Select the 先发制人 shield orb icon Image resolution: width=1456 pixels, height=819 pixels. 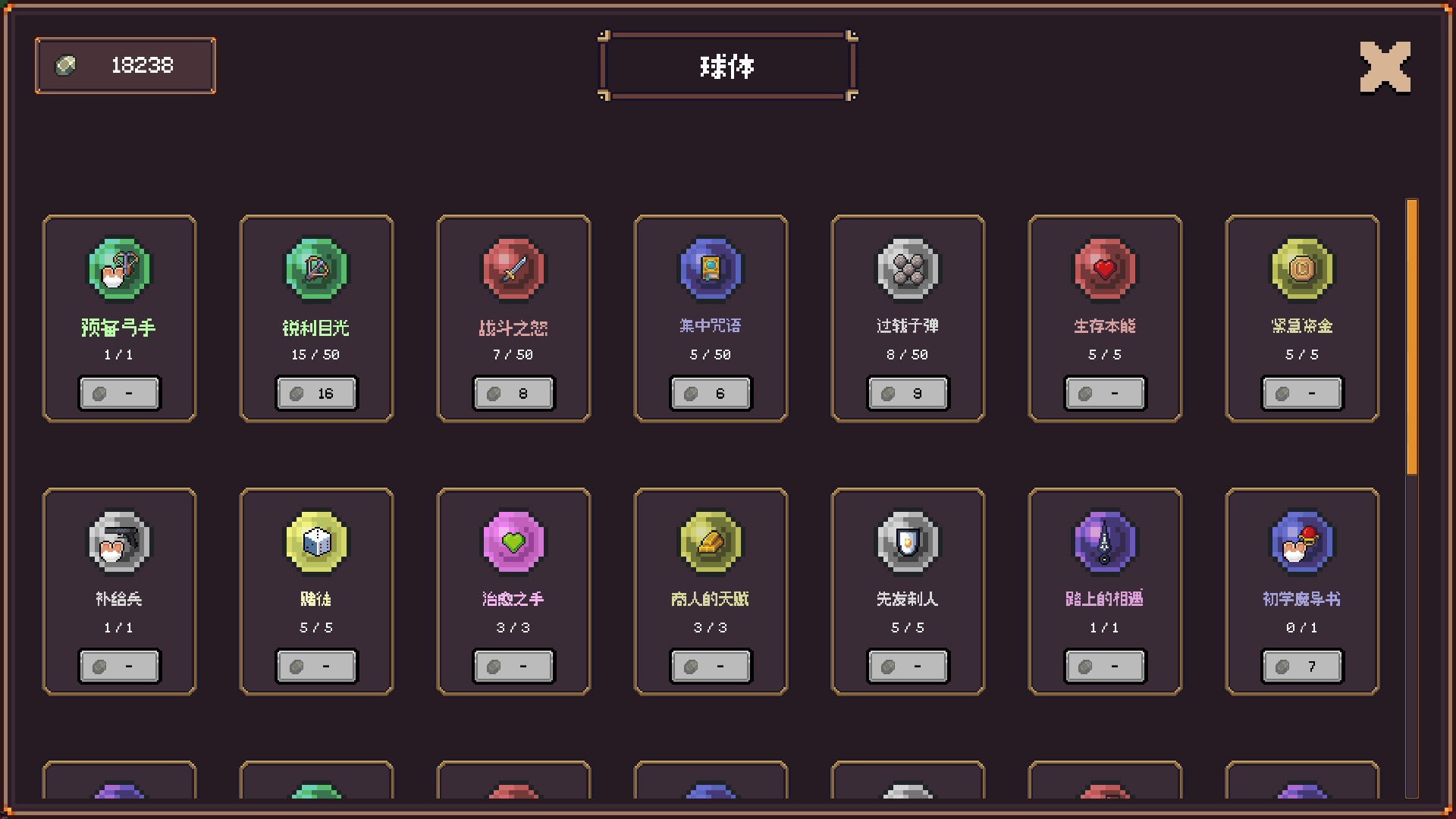tap(908, 541)
